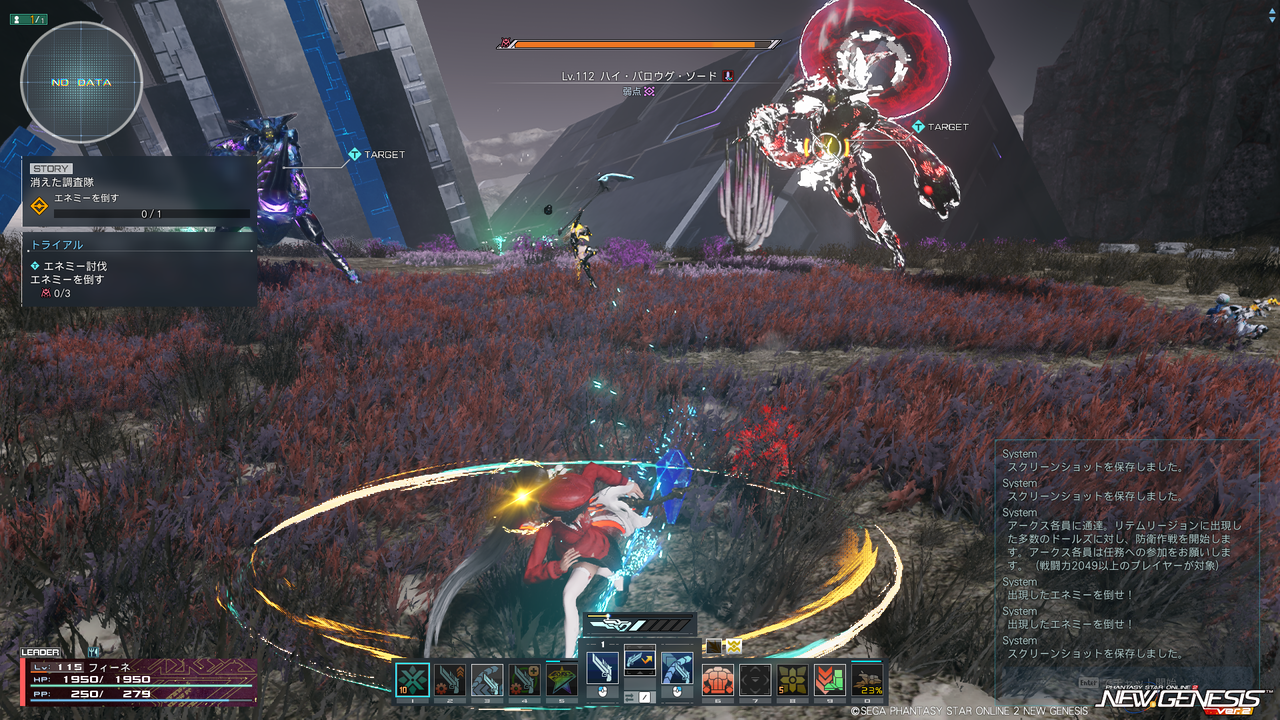Click the yellow wave buff status icon
The height and width of the screenshot is (720, 1280).
pos(735,646)
